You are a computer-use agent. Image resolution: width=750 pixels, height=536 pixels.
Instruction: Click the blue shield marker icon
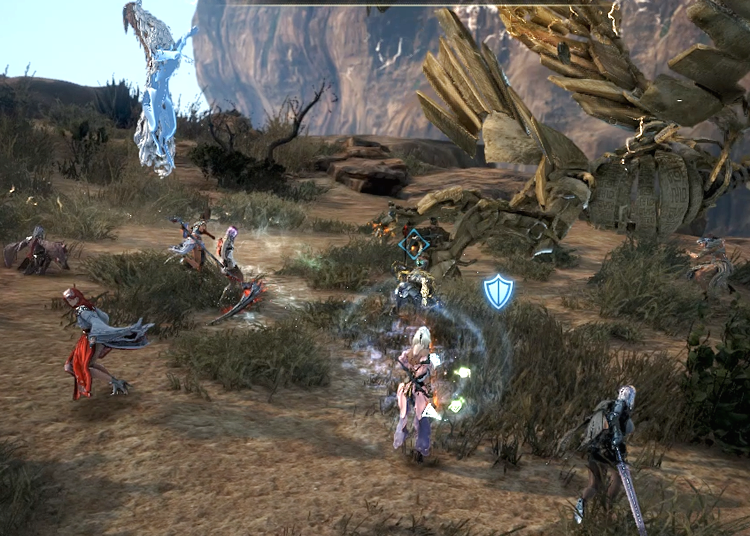click(x=498, y=291)
